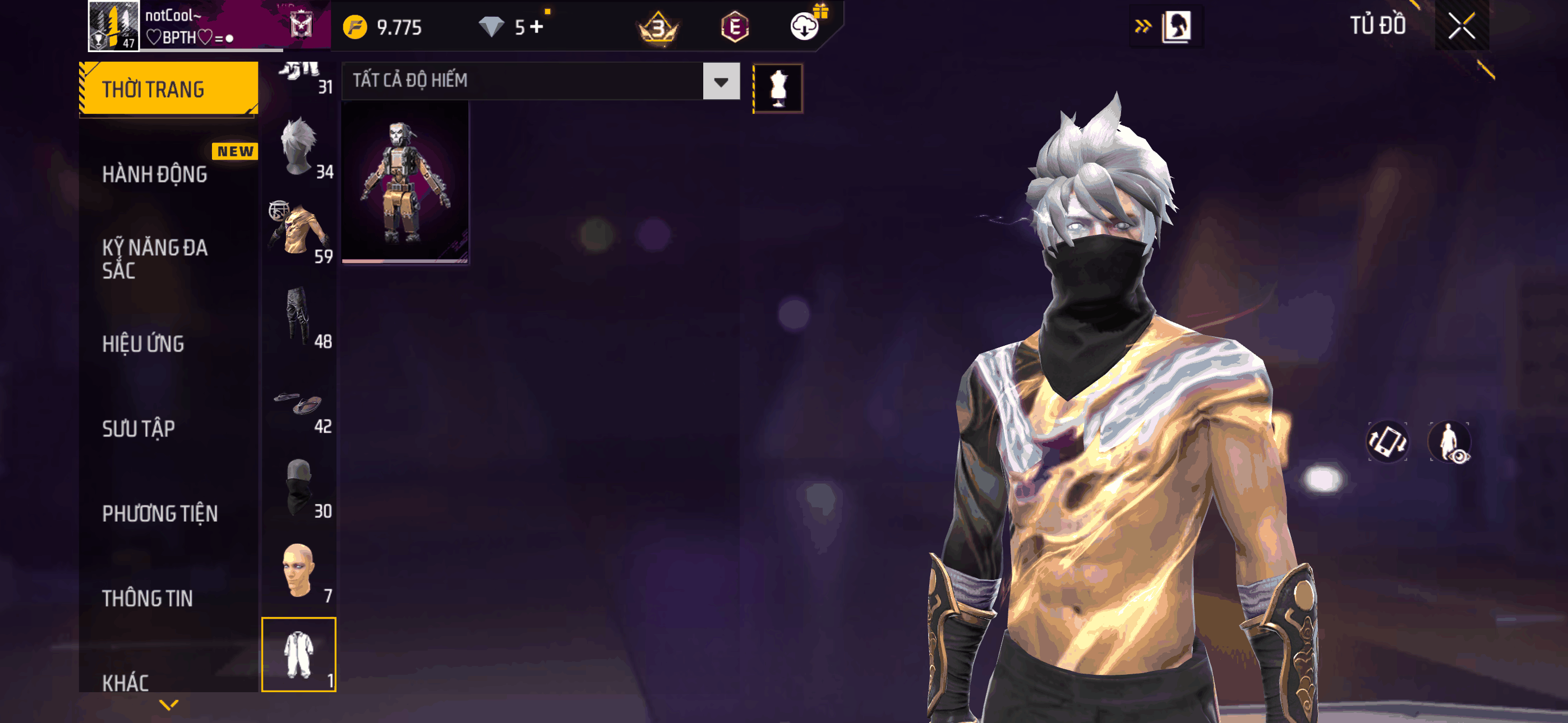The width and height of the screenshot is (1568, 723).
Task: Open the THÔNG TIN tab
Action: pyautogui.click(x=147, y=598)
